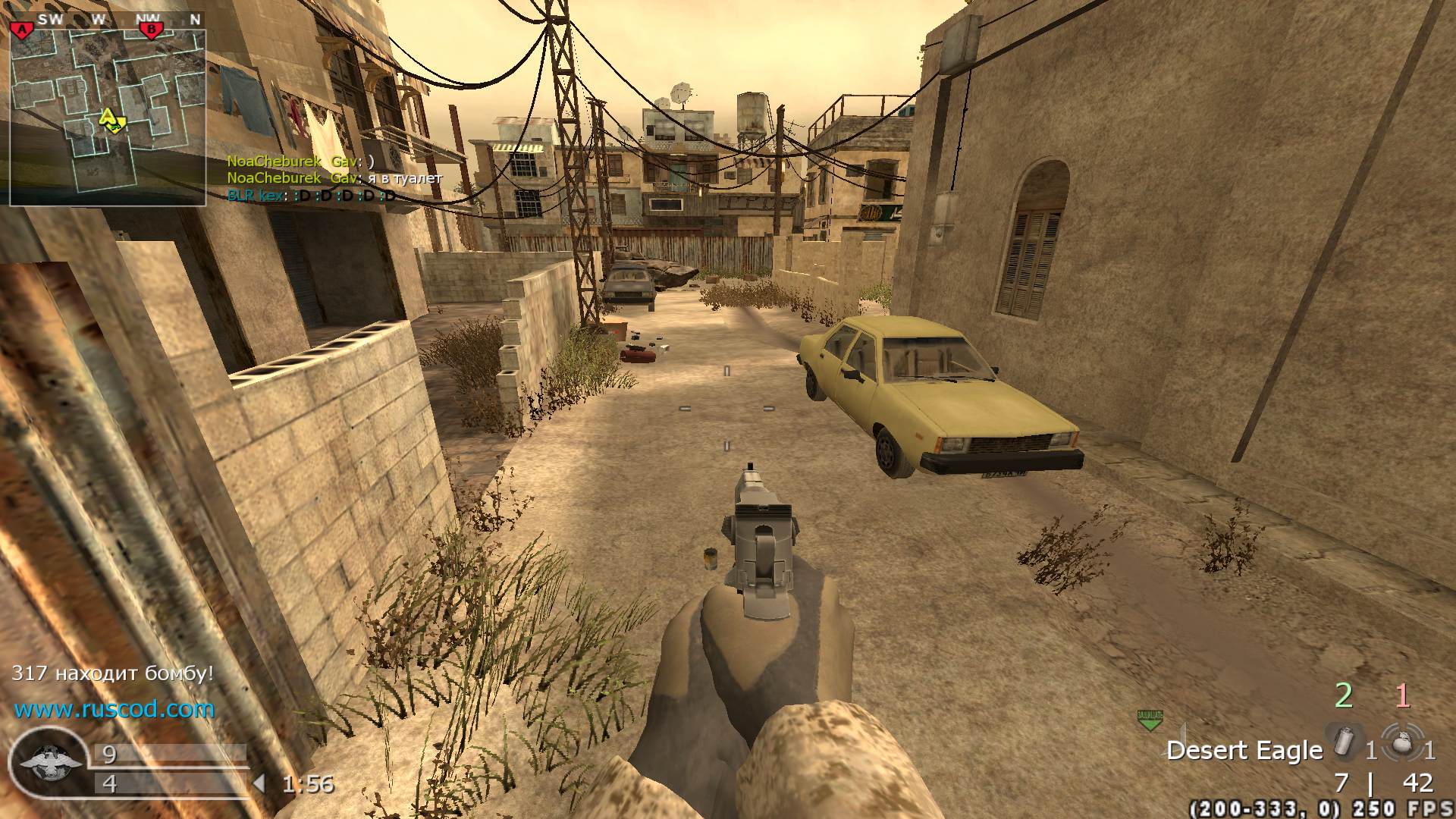The width and height of the screenshot is (1456, 819).
Task: Select bomb site A marker on minimap
Action: click(21, 30)
